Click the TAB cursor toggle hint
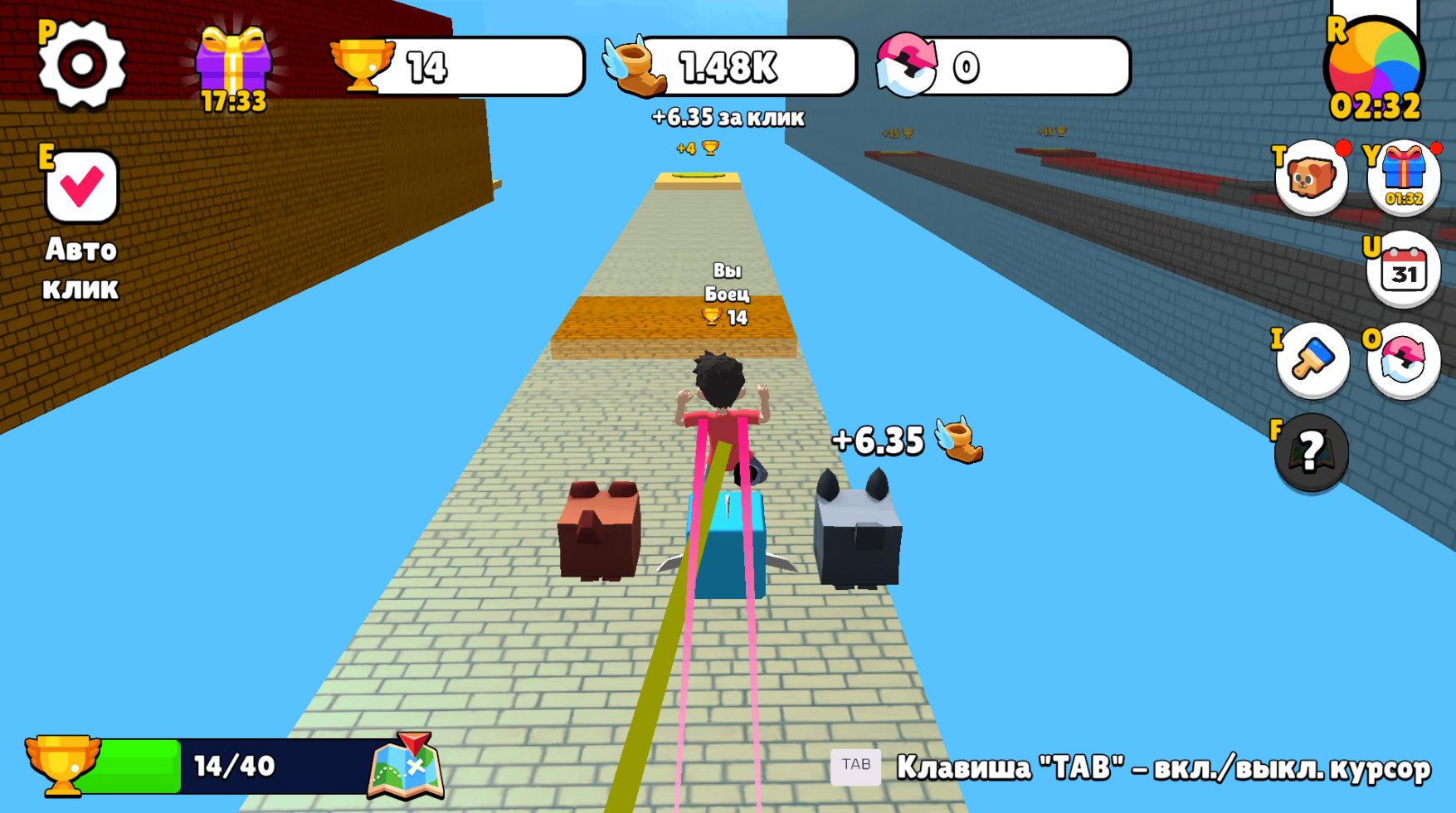Image resolution: width=1456 pixels, height=813 pixels. [x=858, y=766]
